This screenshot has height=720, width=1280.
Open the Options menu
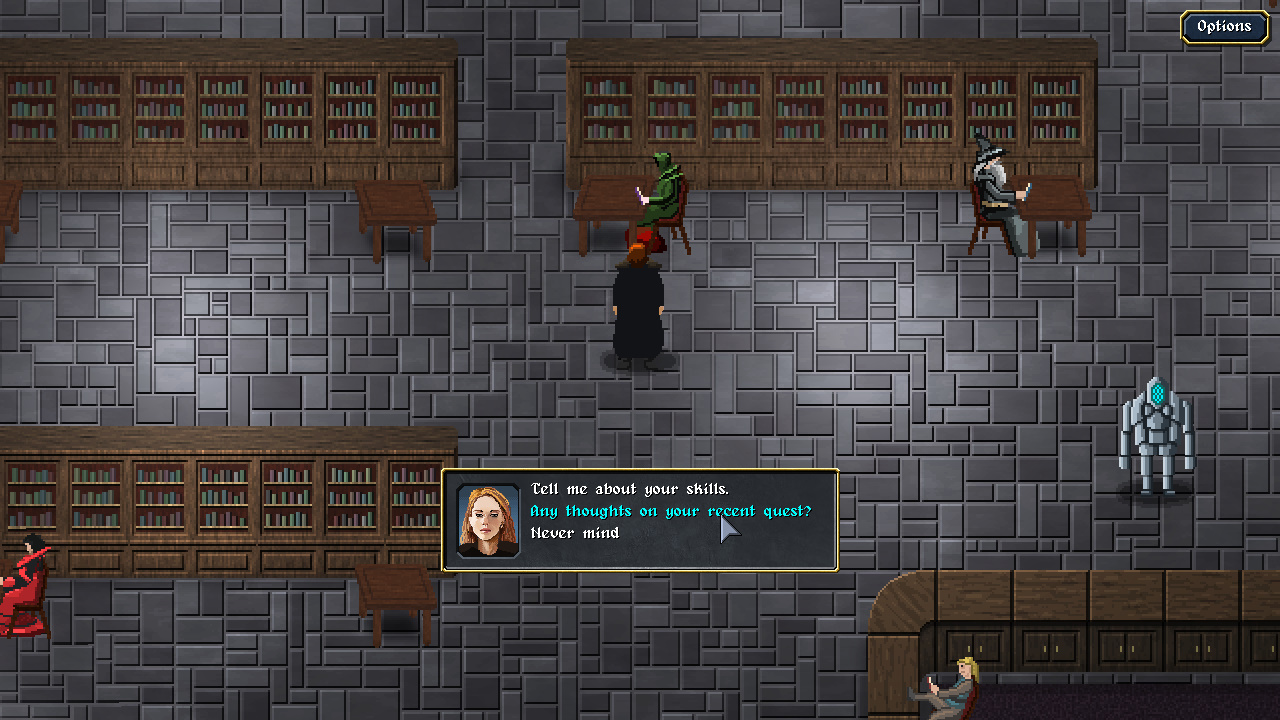click(x=1223, y=27)
